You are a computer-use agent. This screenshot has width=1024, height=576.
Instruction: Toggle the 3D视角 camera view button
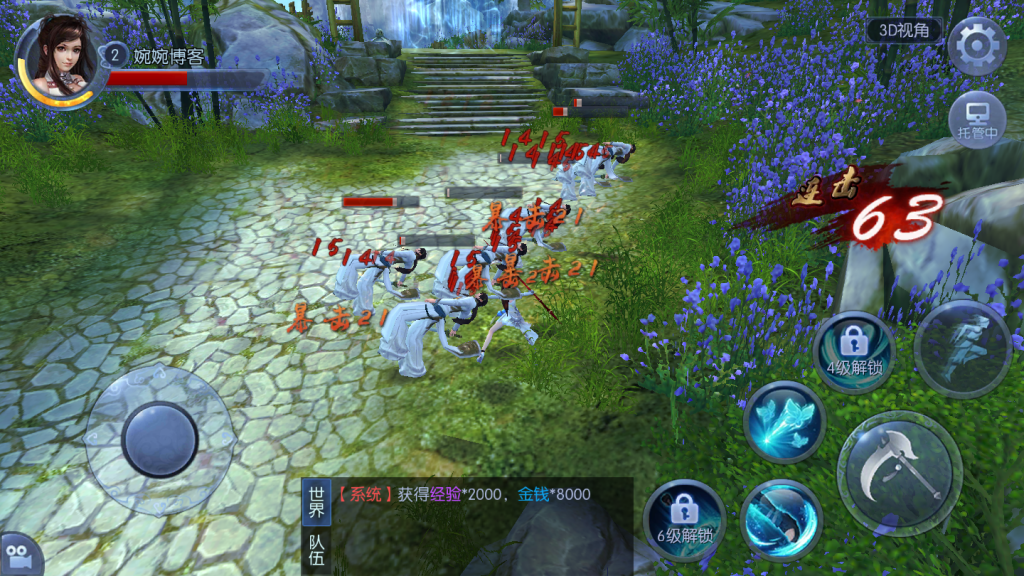coord(904,30)
